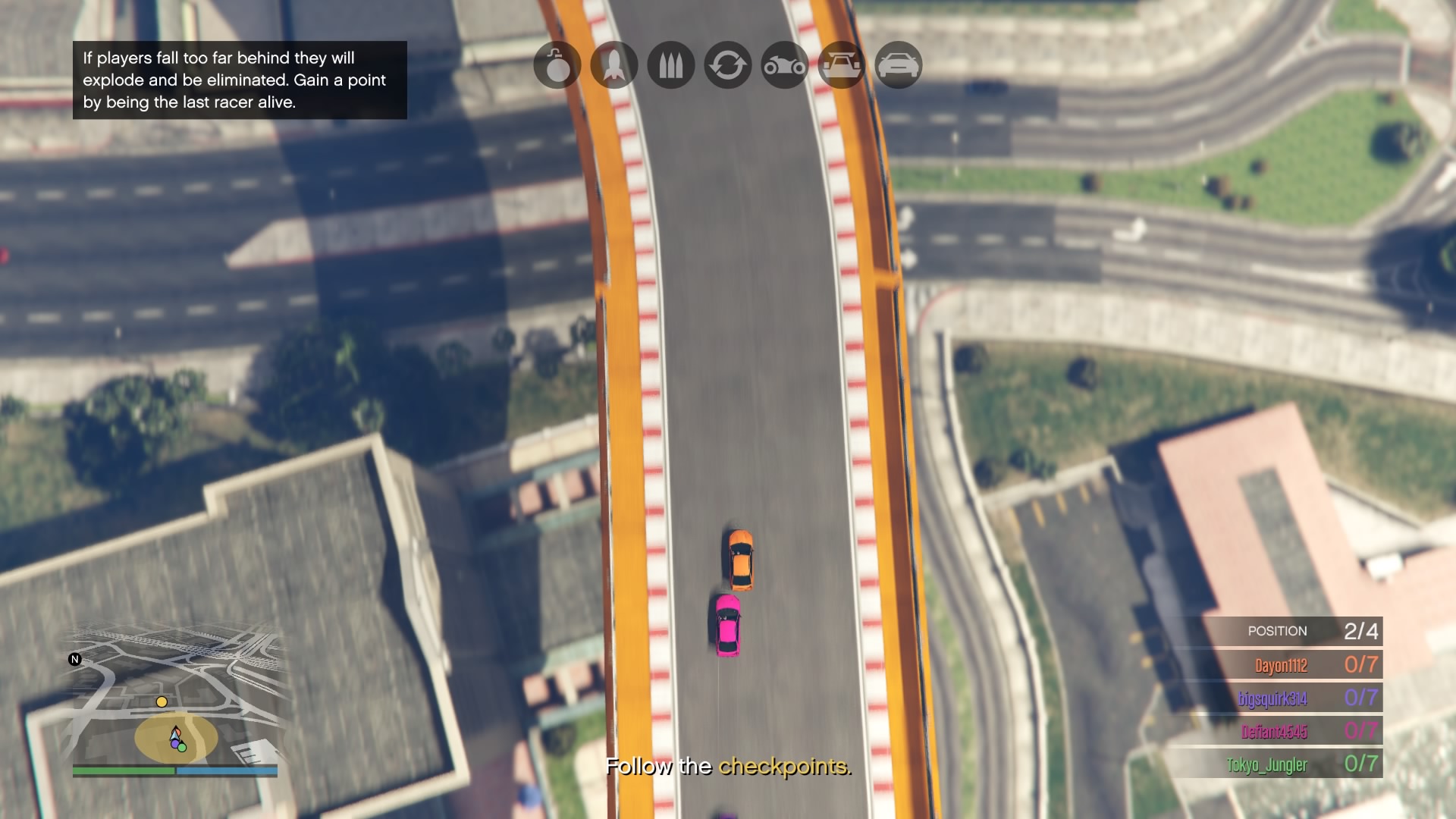Choose Defiant4545 player row
1456x819 pixels.
pyautogui.click(x=1274, y=732)
